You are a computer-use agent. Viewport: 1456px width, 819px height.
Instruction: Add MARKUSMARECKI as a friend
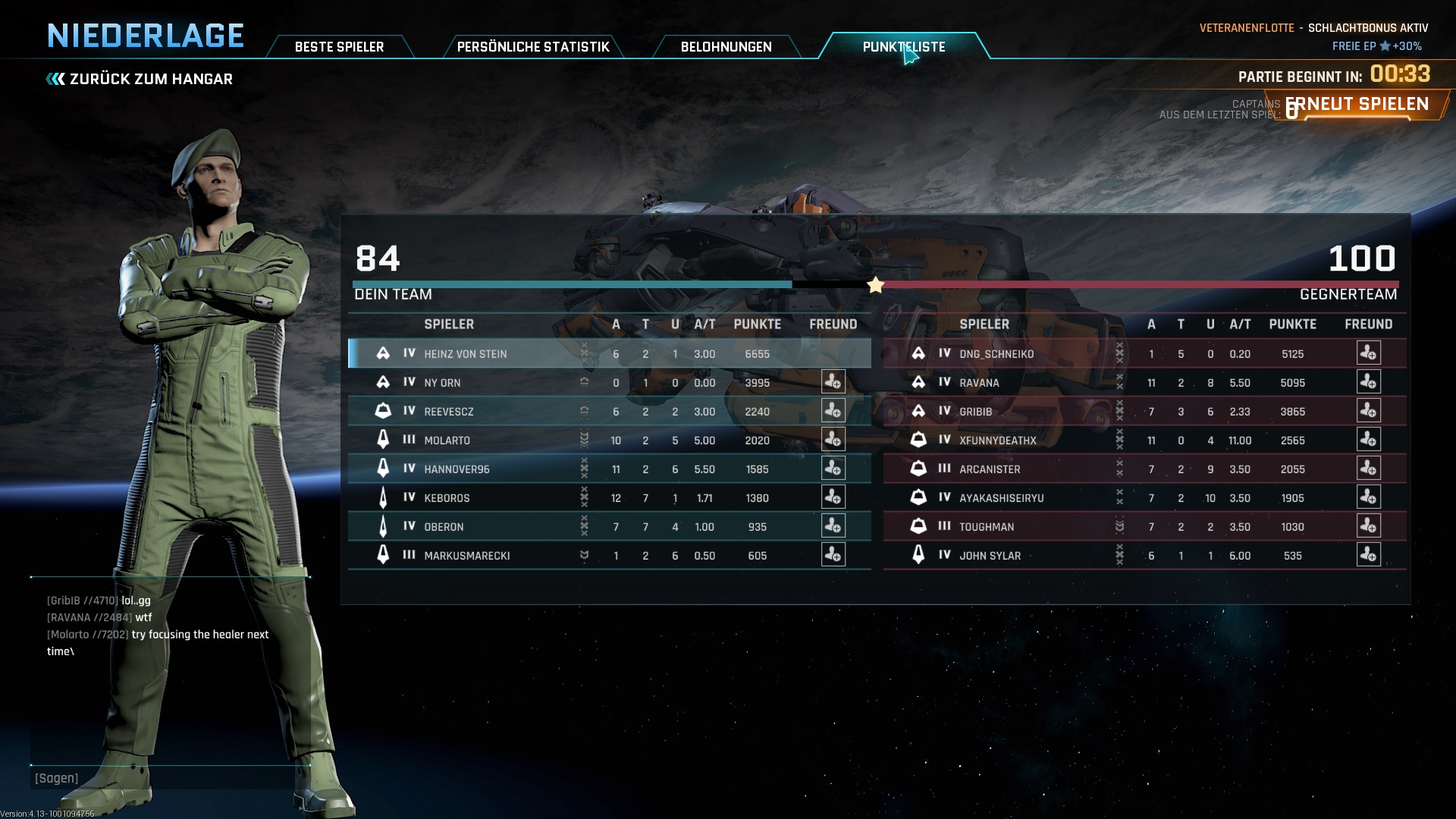[833, 555]
